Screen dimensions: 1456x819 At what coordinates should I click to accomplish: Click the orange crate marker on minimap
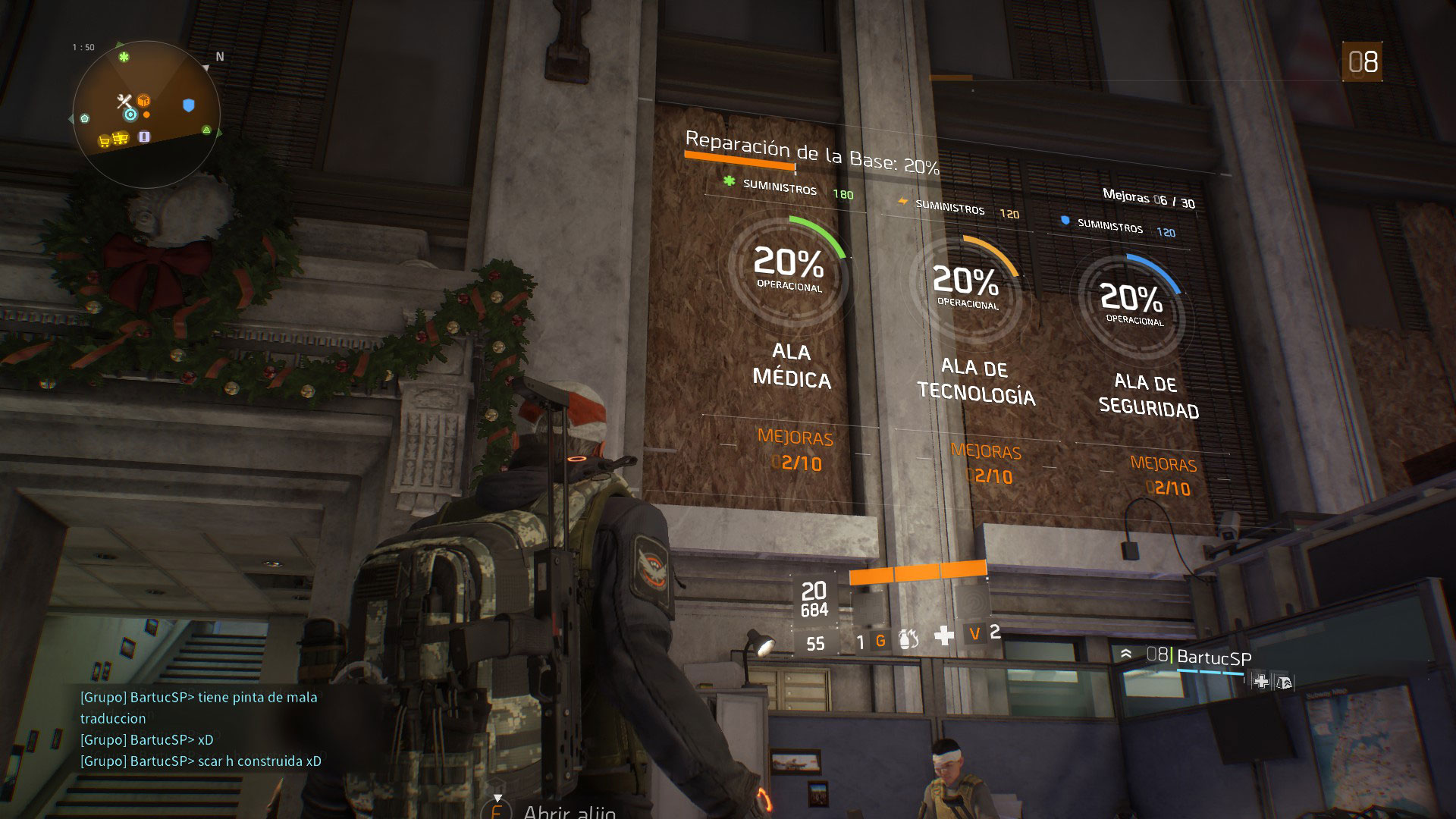pyautogui.click(x=143, y=100)
